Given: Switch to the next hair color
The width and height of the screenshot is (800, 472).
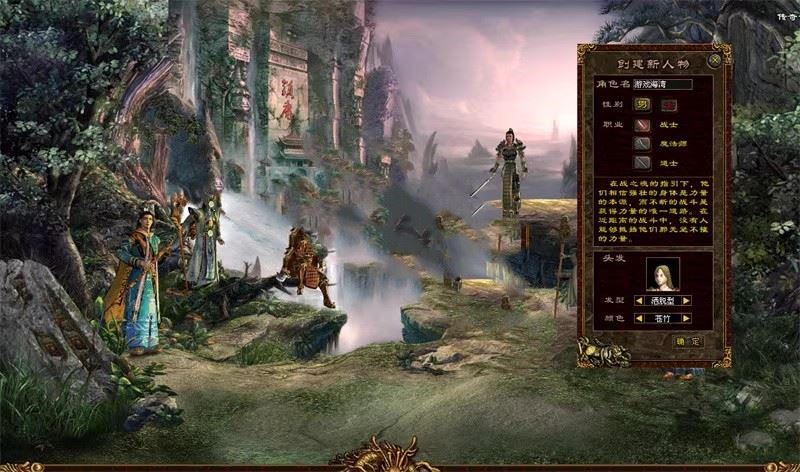Looking at the screenshot, I should [x=687, y=319].
